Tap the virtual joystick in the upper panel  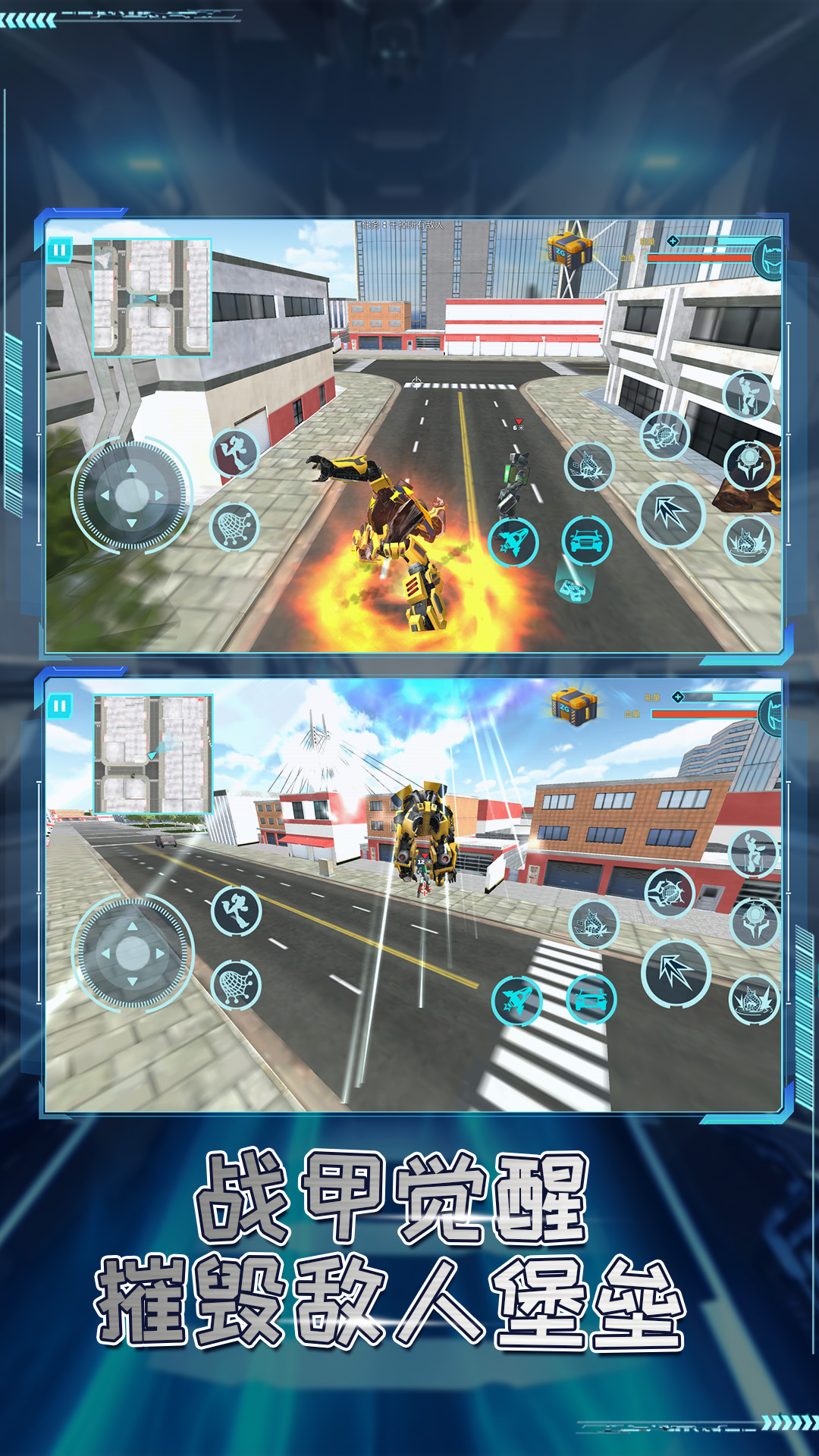pos(132,495)
